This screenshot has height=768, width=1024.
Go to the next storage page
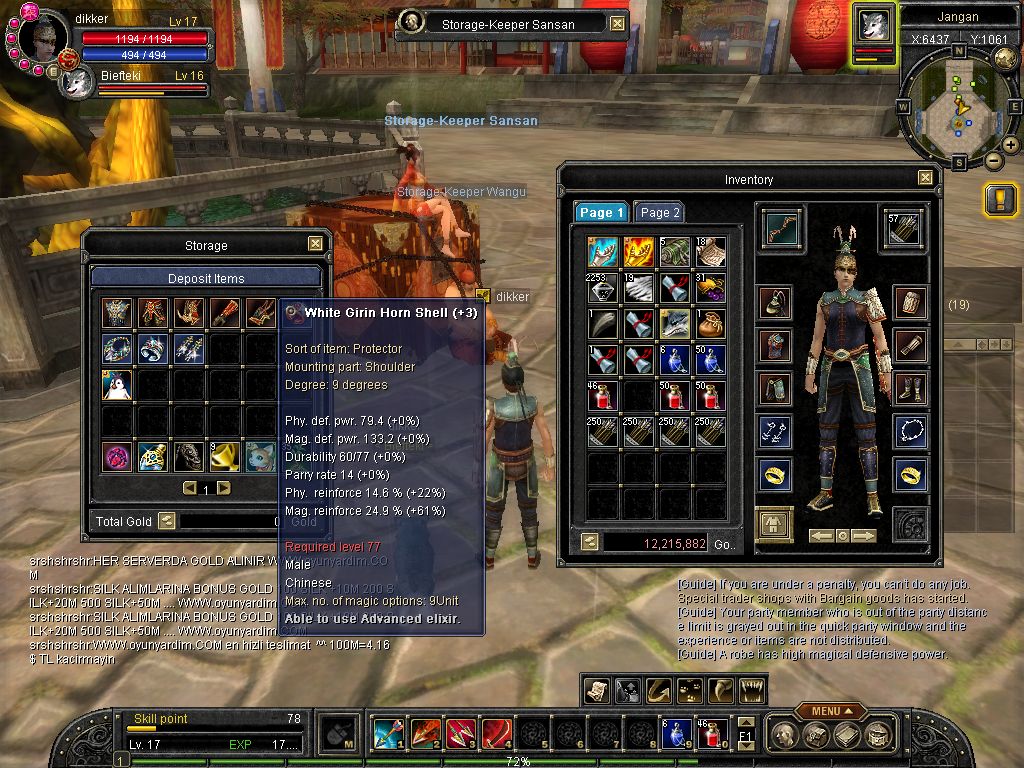224,488
